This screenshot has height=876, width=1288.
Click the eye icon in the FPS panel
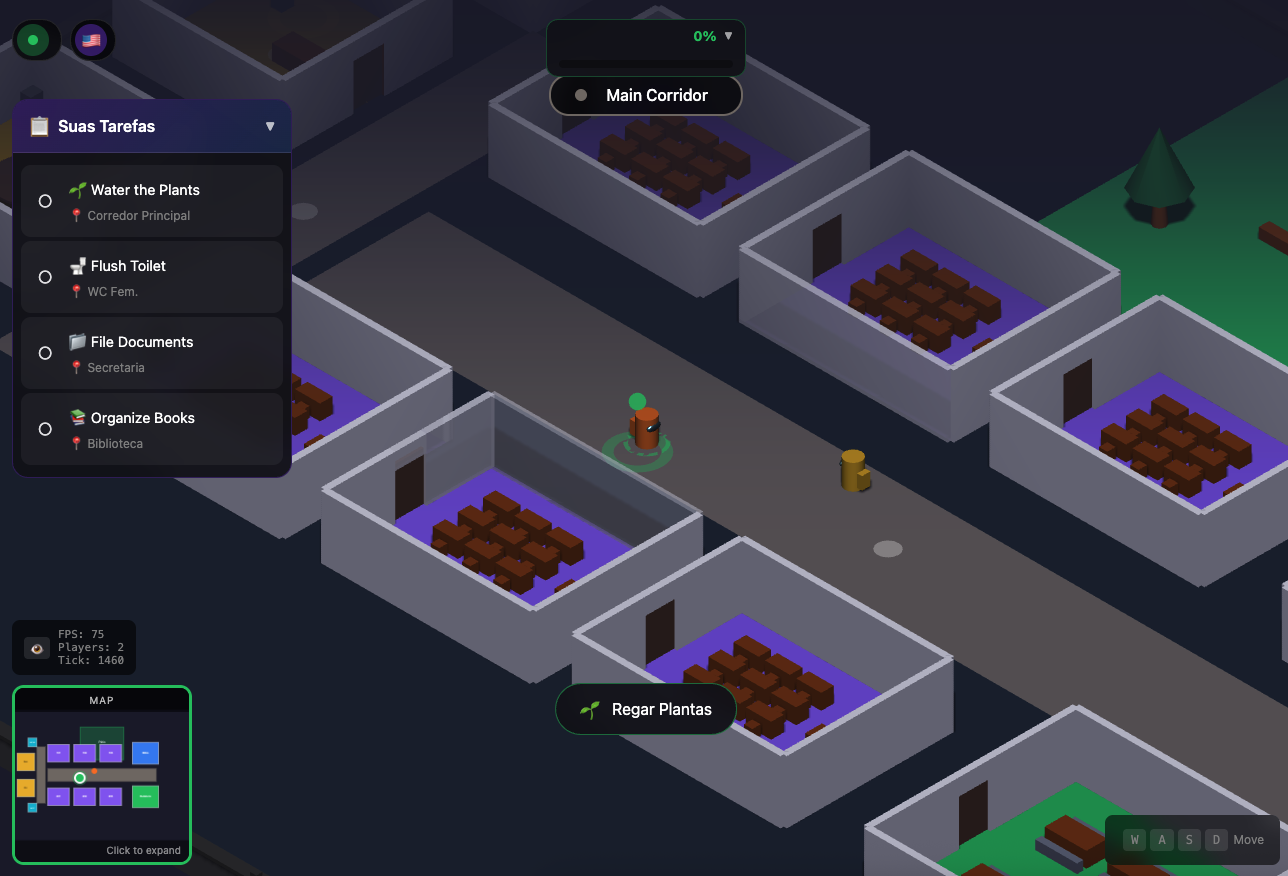36,647
